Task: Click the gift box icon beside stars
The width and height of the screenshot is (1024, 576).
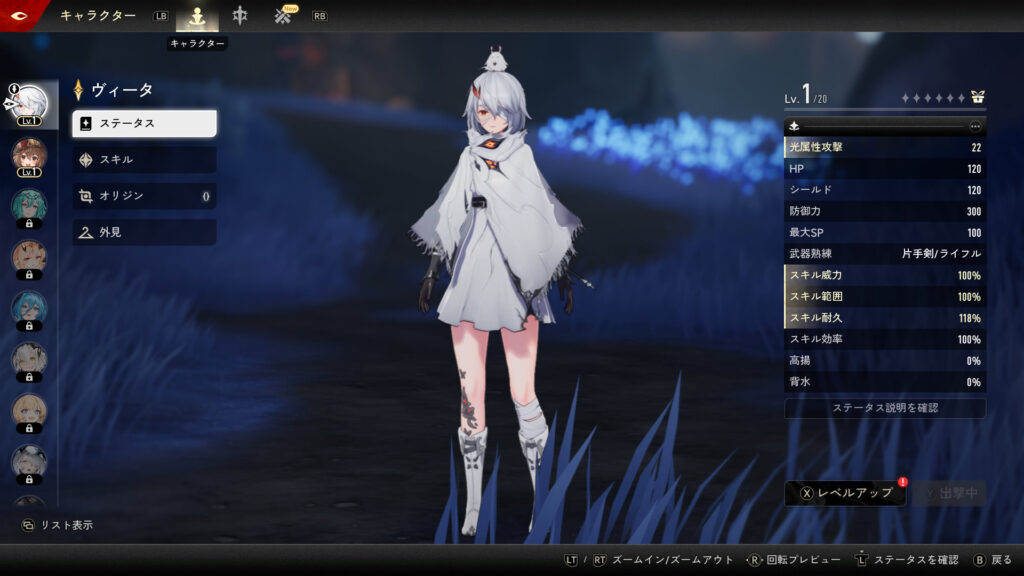Action: click(977, 98)
